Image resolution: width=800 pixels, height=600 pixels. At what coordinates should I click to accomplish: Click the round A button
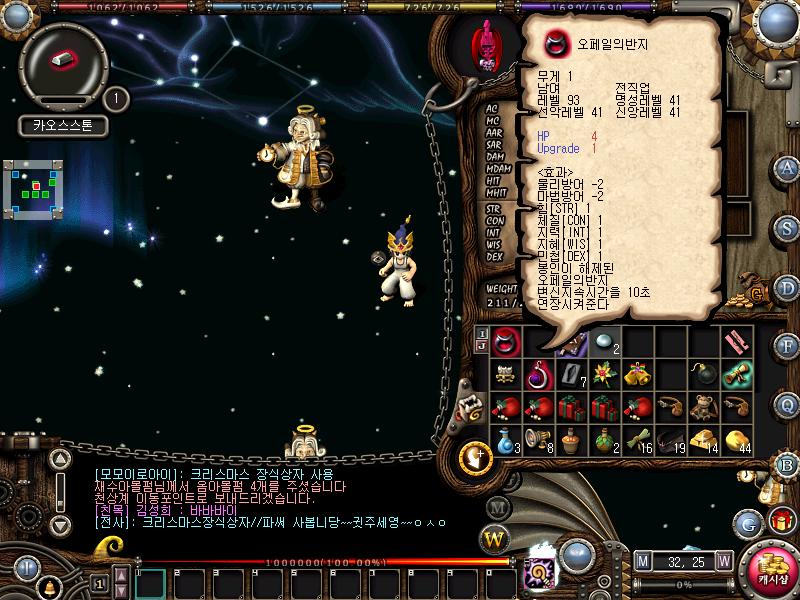[789, 169]
